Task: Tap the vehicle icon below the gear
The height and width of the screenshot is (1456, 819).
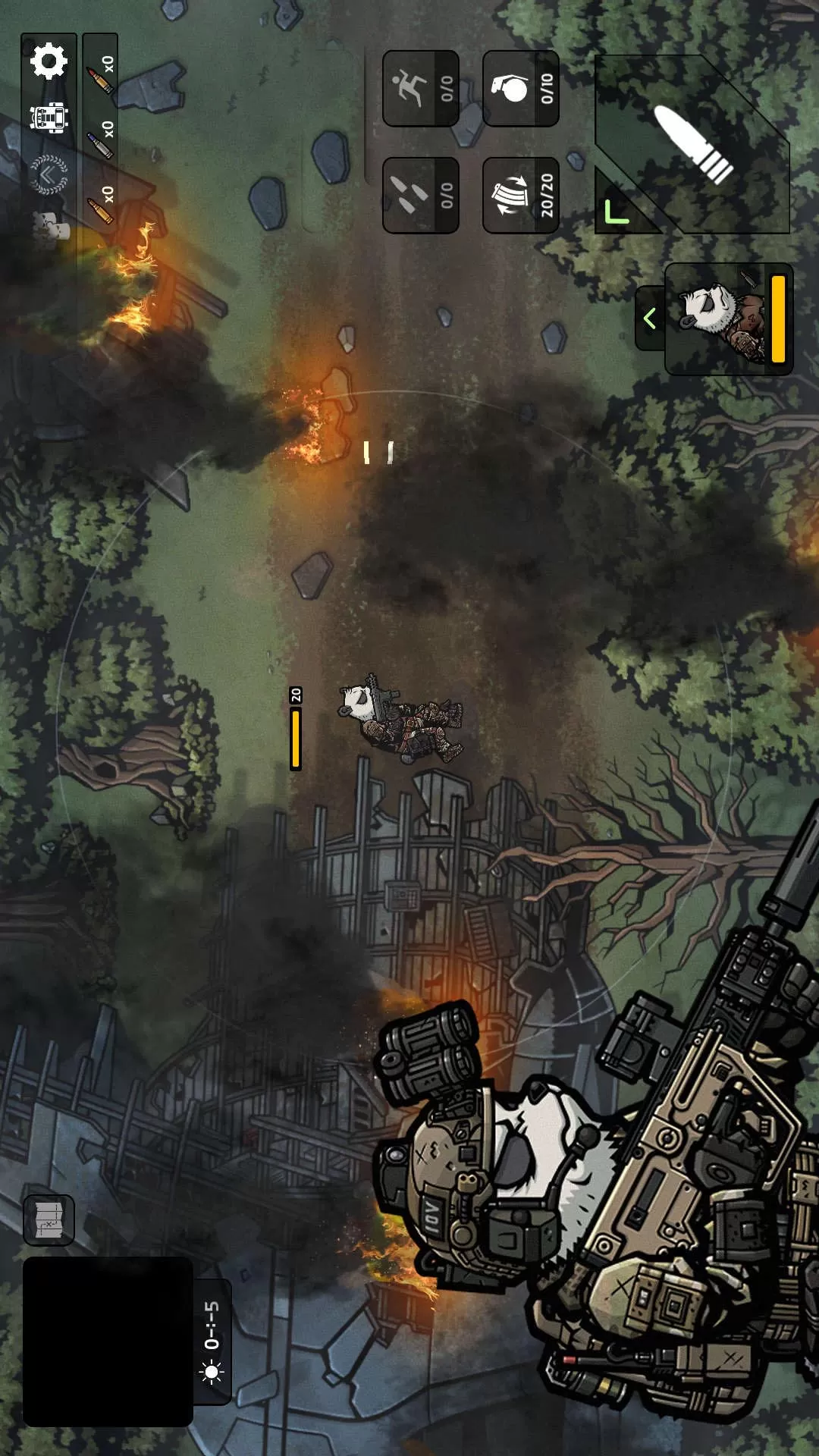Action: [49, 118]
